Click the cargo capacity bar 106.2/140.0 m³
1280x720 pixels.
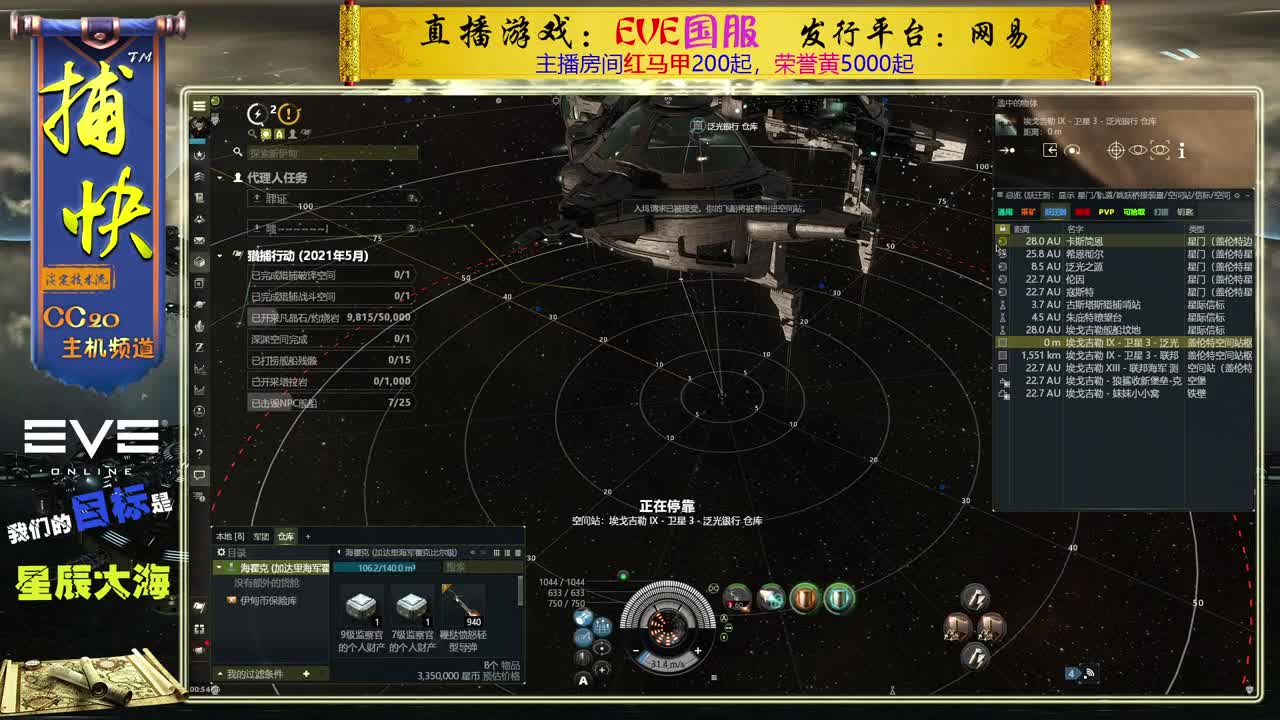tap(386, 567)
